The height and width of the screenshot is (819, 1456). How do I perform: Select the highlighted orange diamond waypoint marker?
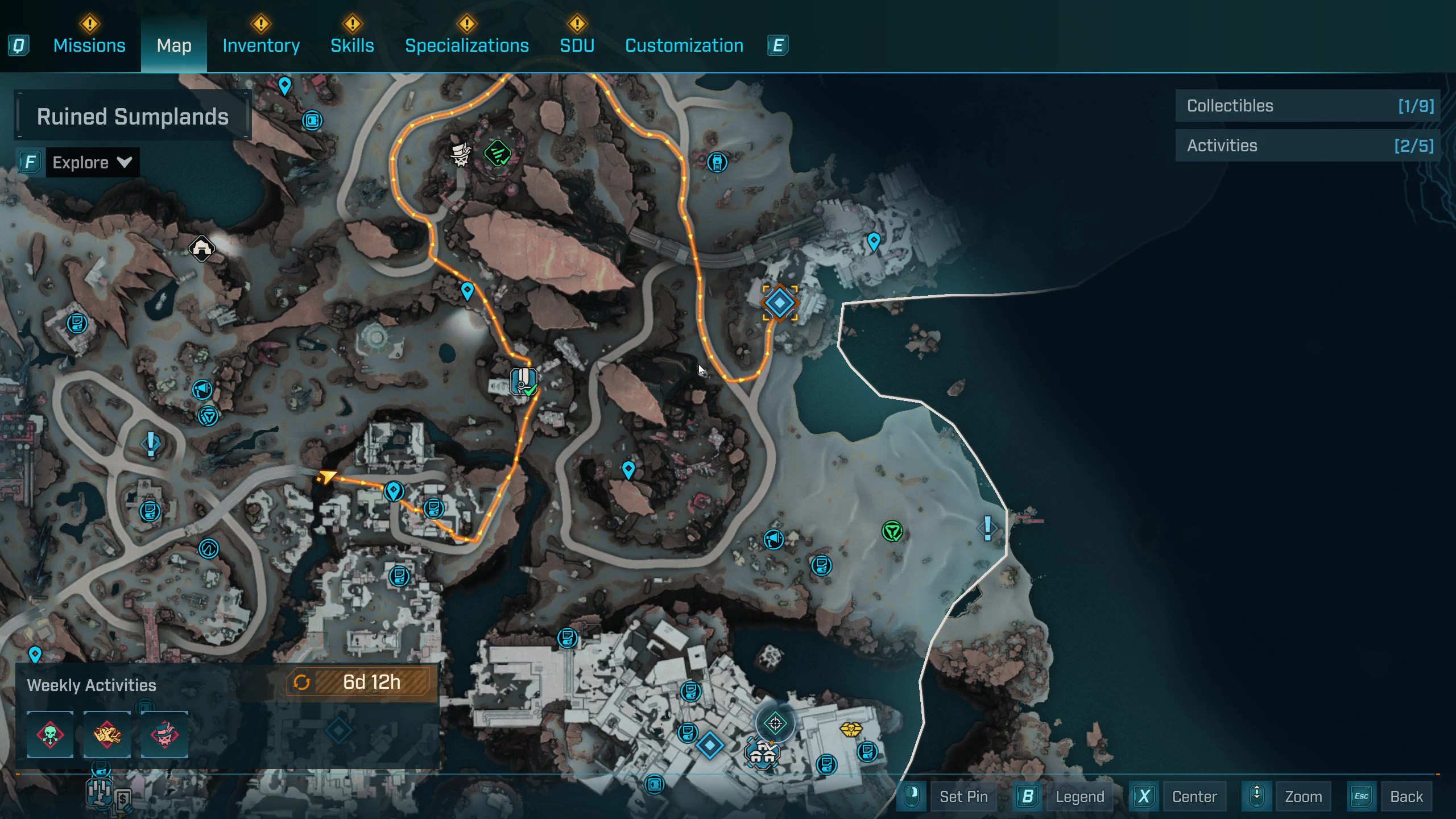coord(779,303)
